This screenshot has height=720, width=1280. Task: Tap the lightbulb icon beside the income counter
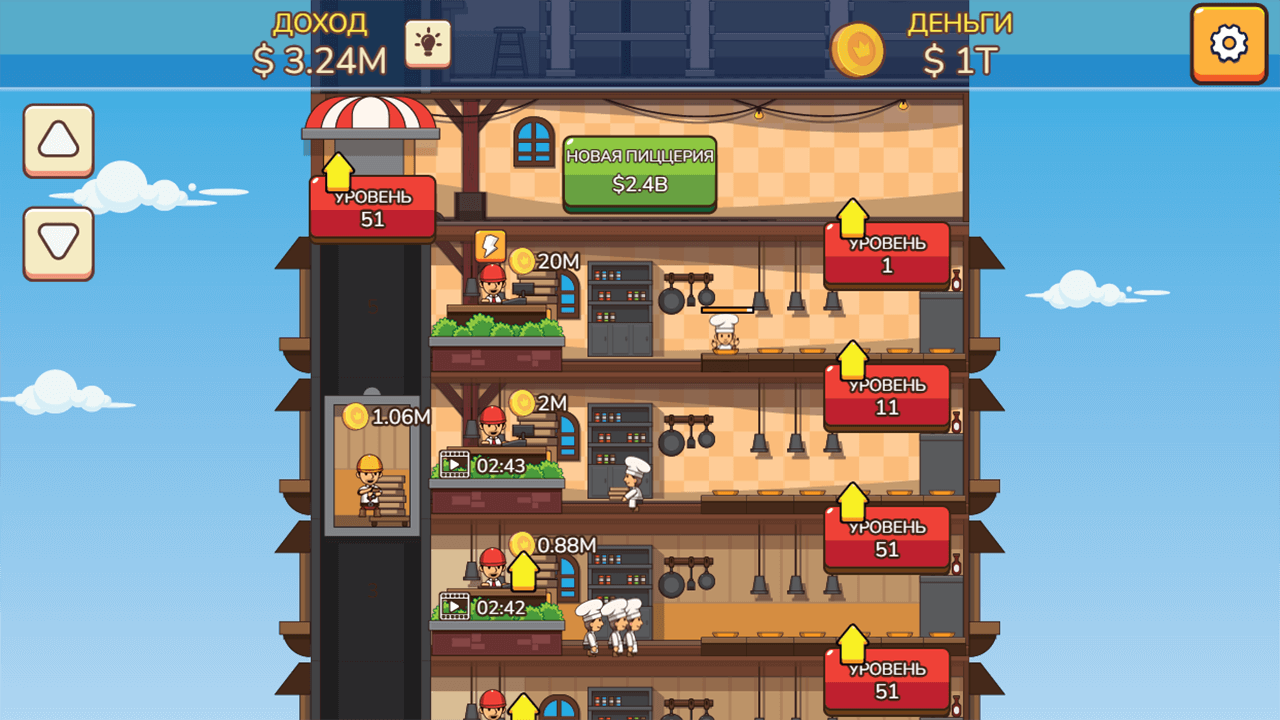pyautogui.click(x=428, y=44)
